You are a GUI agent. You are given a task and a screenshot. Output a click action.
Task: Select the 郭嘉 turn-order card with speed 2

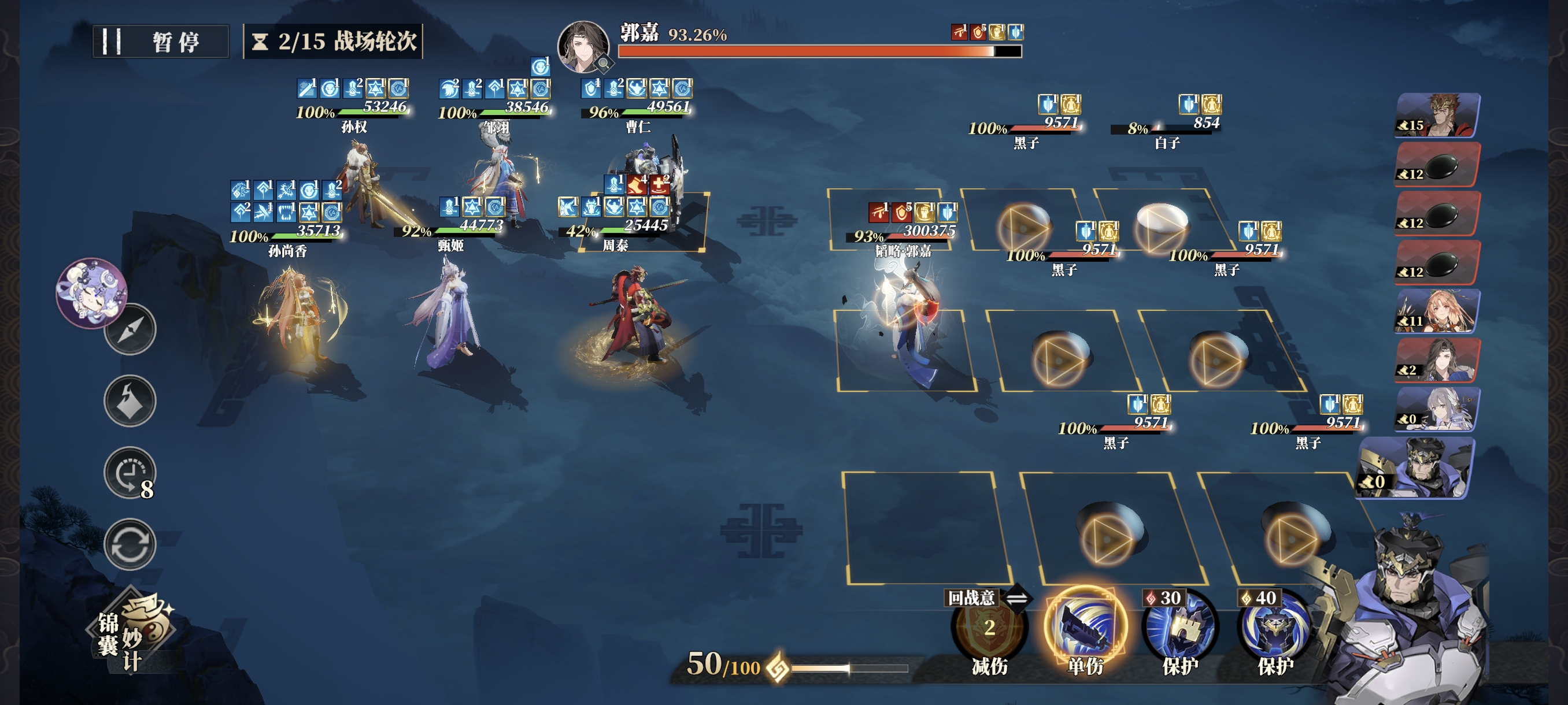coord(1437,360)
